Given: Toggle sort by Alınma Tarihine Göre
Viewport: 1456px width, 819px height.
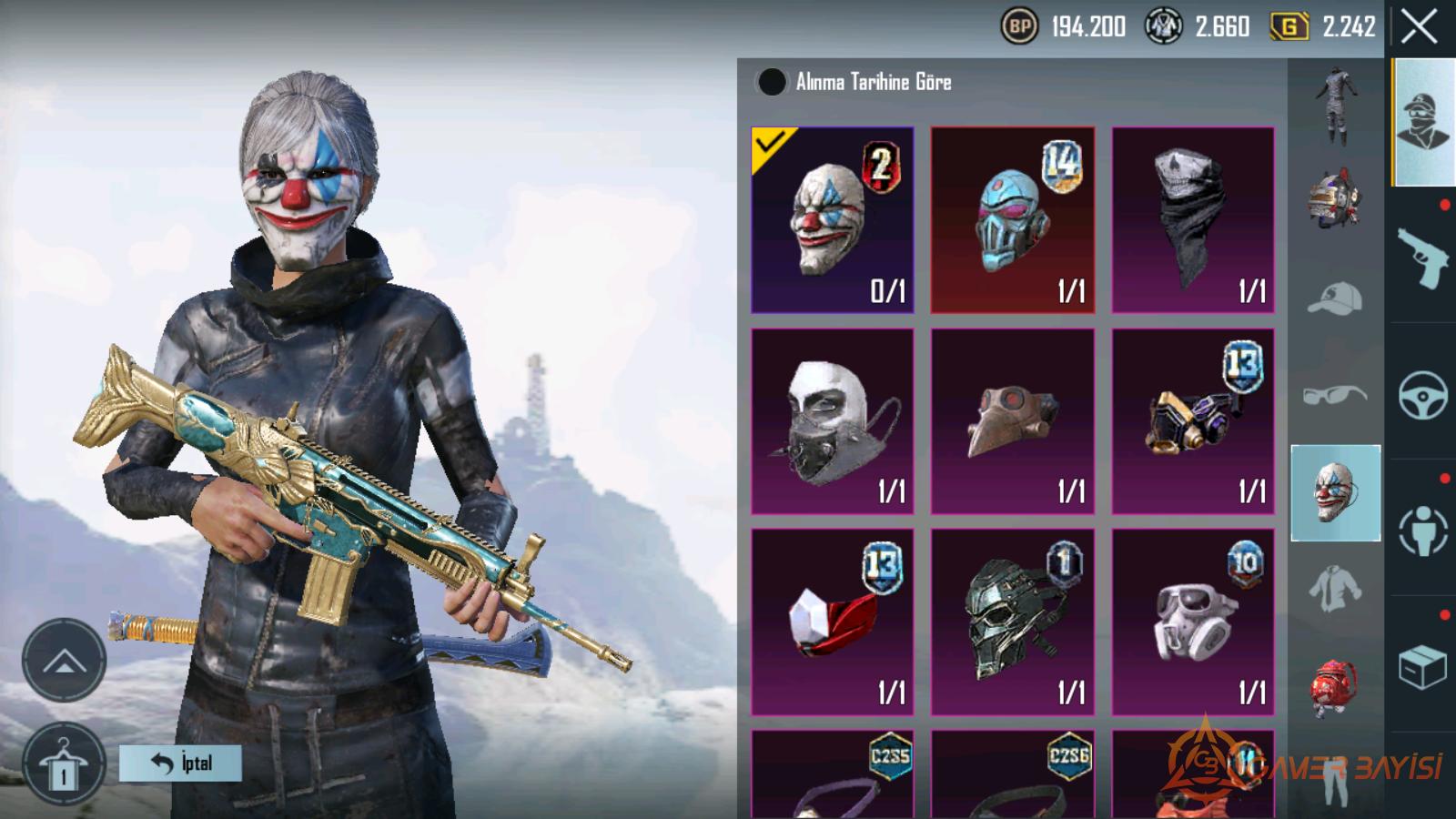Looking at the screenshot, I should [772, 82].
